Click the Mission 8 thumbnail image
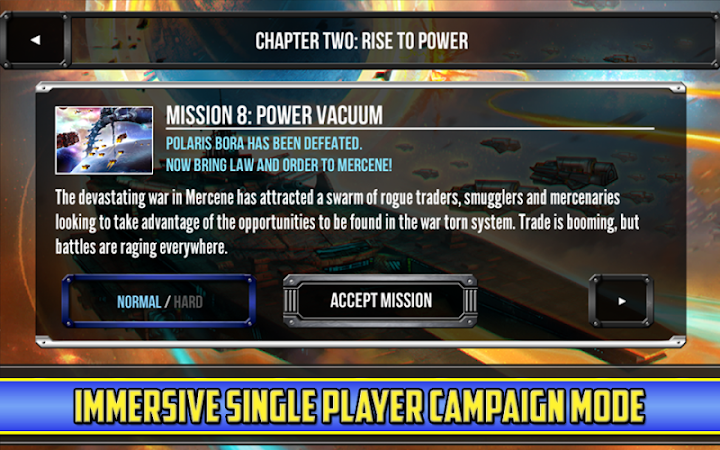 click(x=104, y=140)
